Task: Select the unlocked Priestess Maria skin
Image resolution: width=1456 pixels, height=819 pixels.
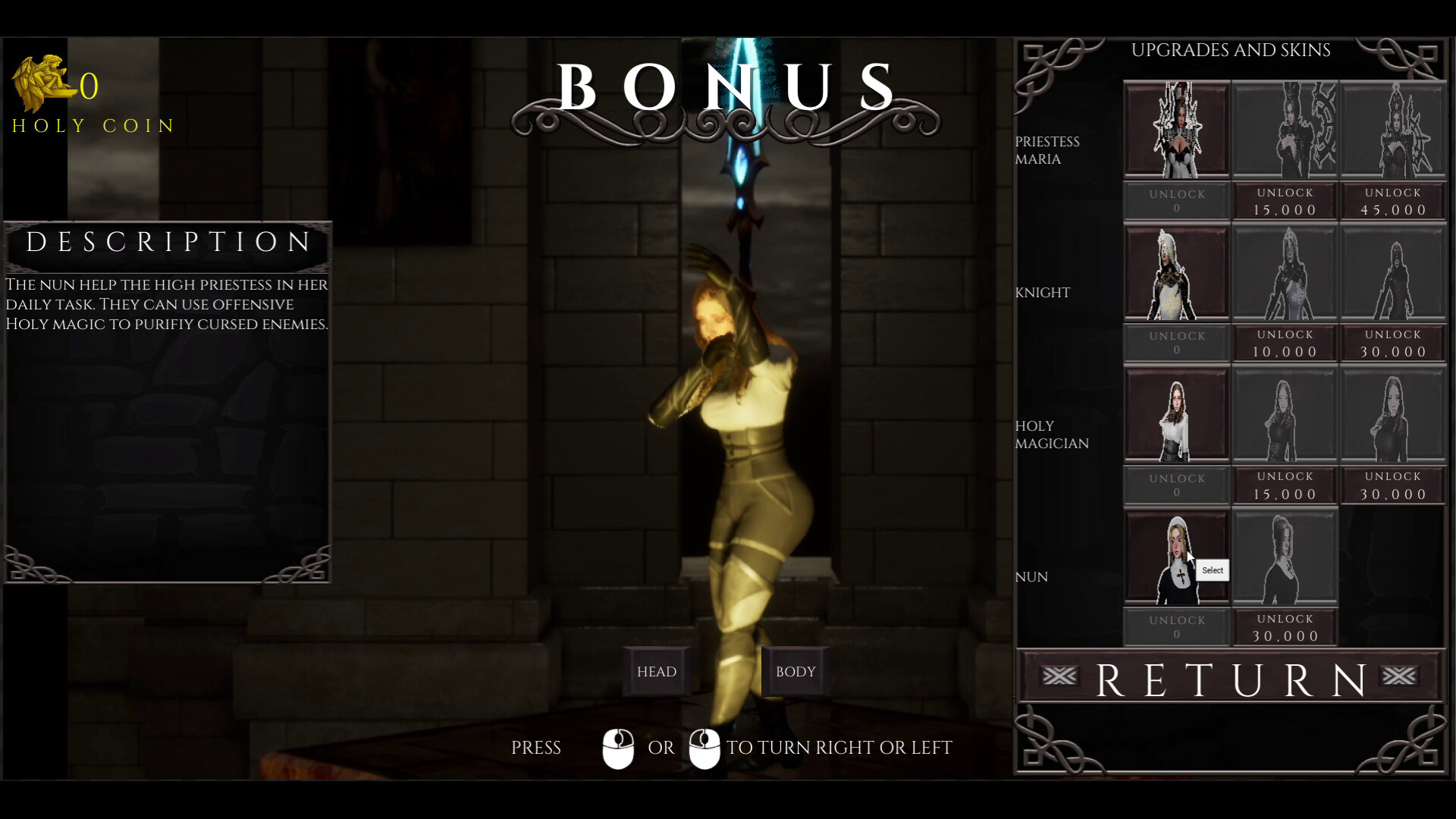Action: pyautogui.click(x=1176, y=129)
